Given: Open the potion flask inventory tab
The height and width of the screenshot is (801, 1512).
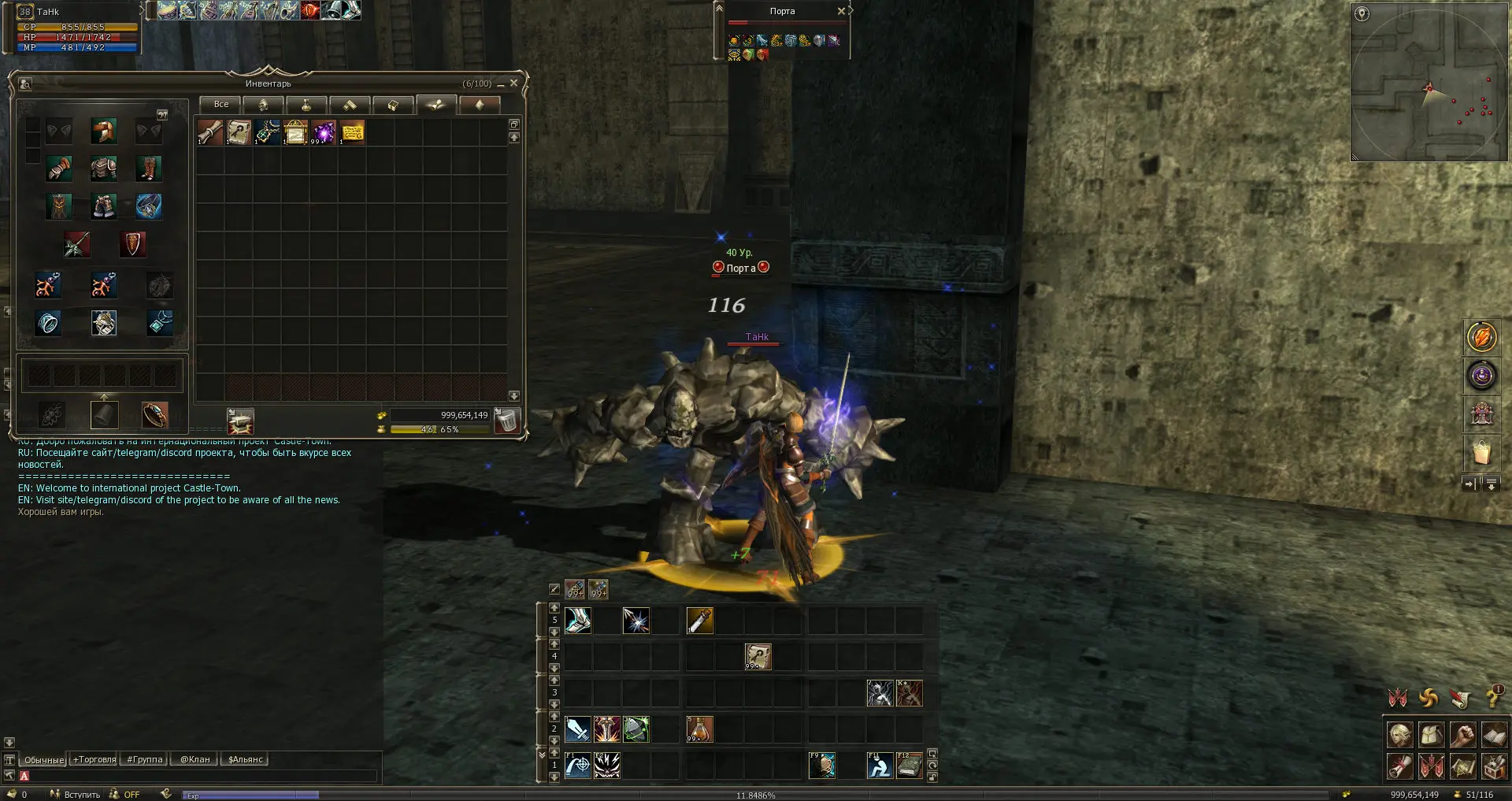Looking at the screenshot, I should [x=306, y=105].
